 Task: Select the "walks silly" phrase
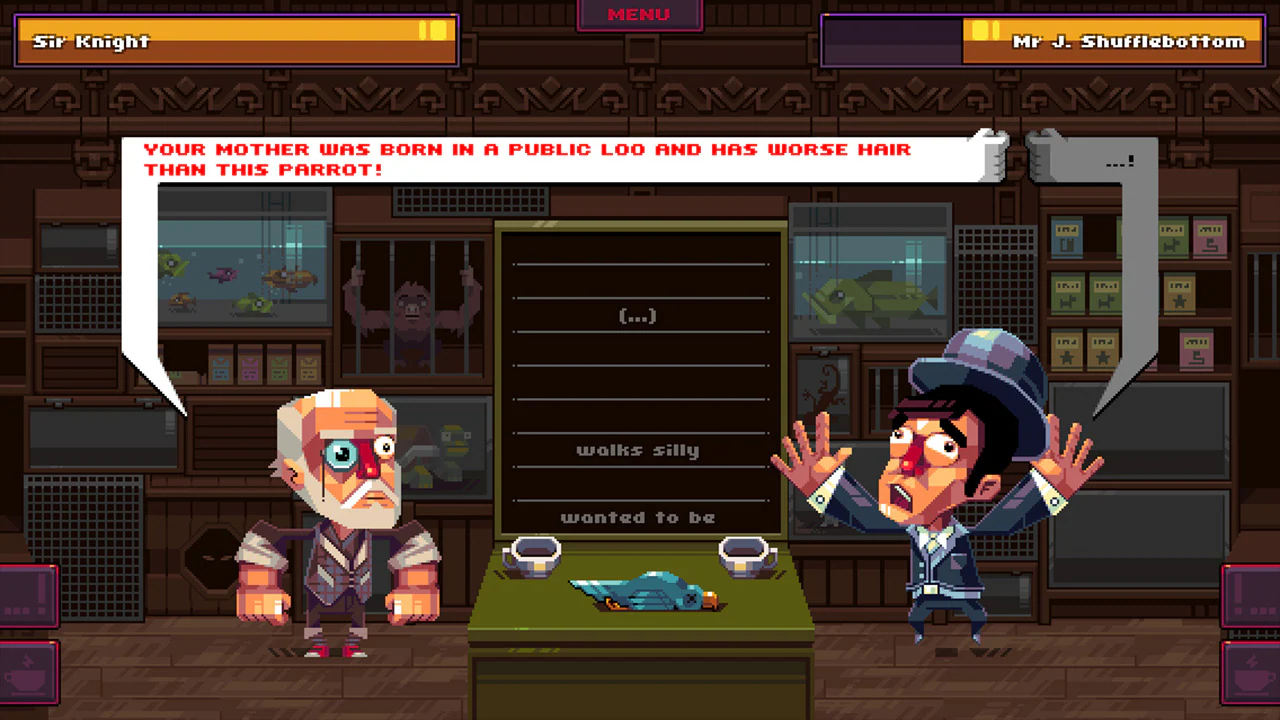click(639, 450)
